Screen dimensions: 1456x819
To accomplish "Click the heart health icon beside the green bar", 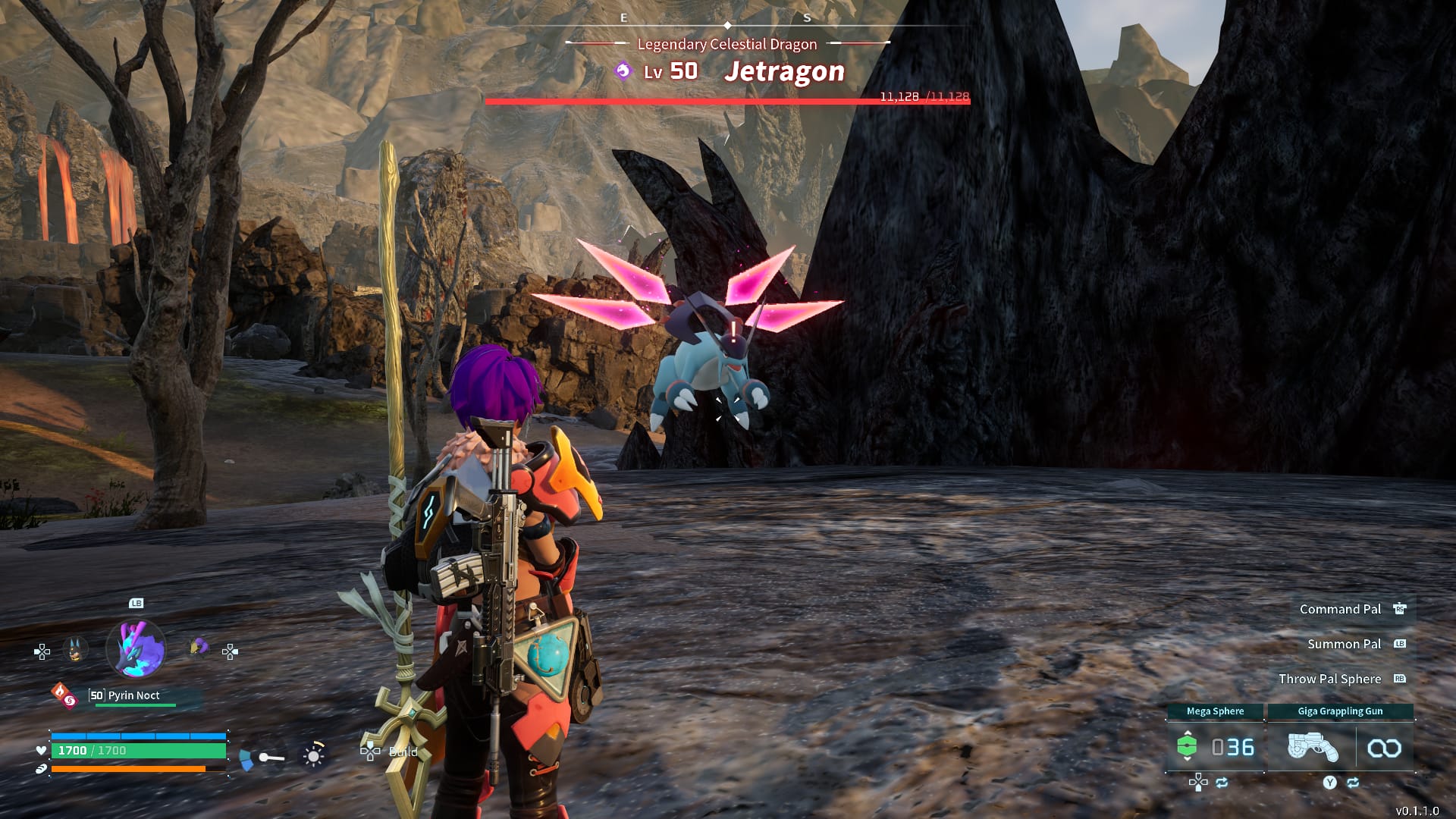I will point(41,751).
